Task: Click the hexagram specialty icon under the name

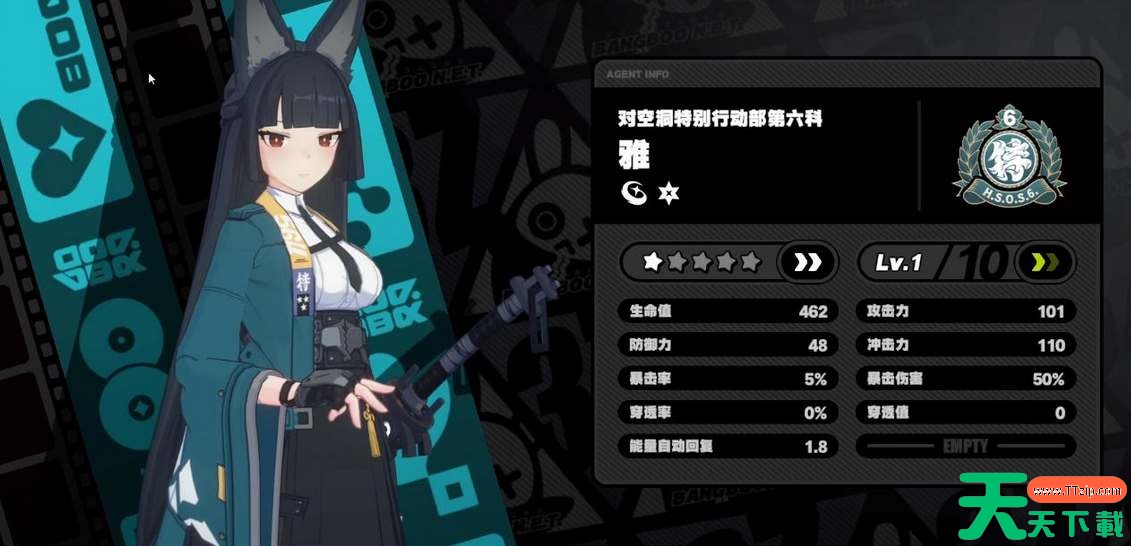Action: pyautogui.click(x=668, y=193)
